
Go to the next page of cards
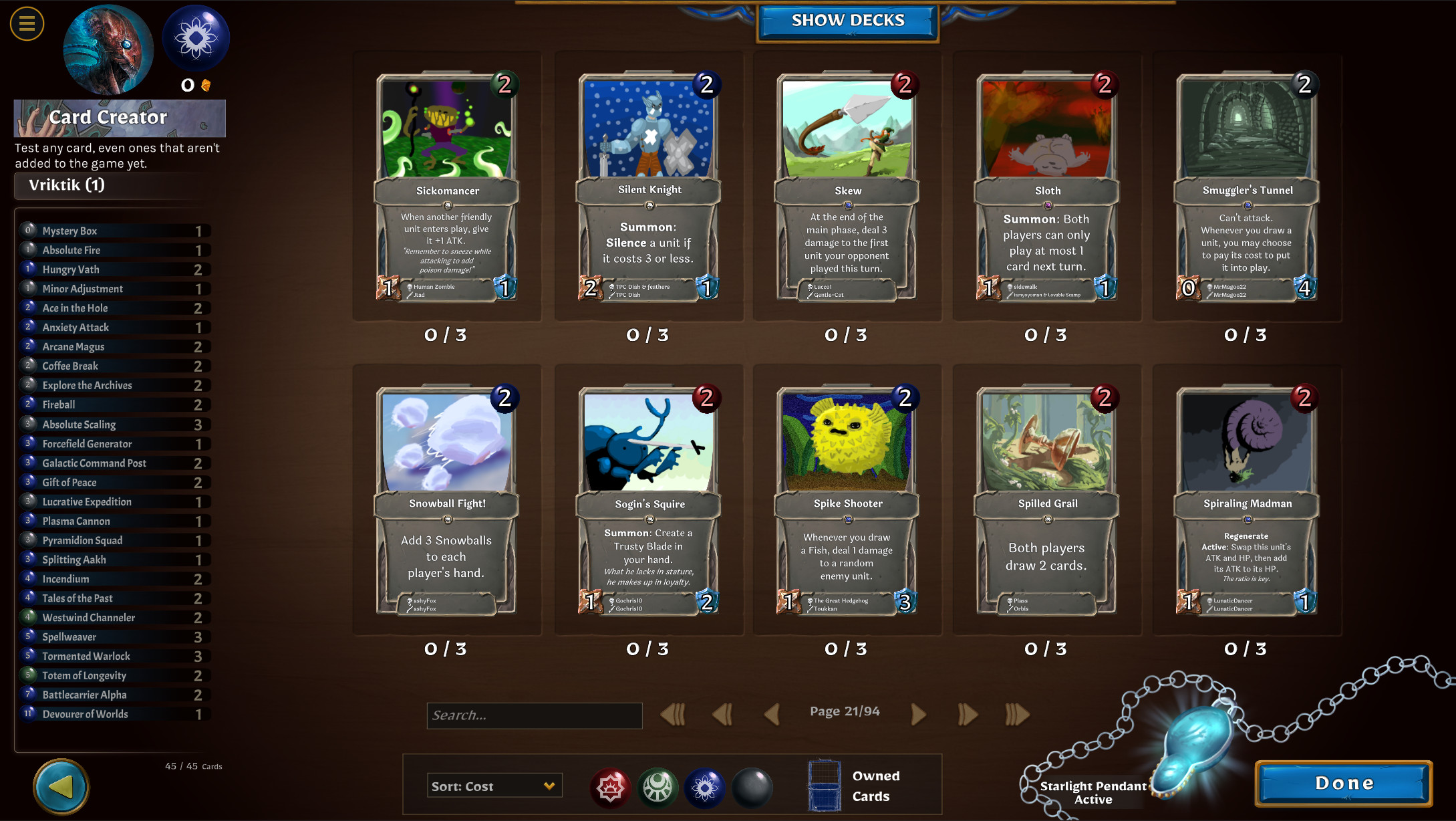click(x=919, y=714)
